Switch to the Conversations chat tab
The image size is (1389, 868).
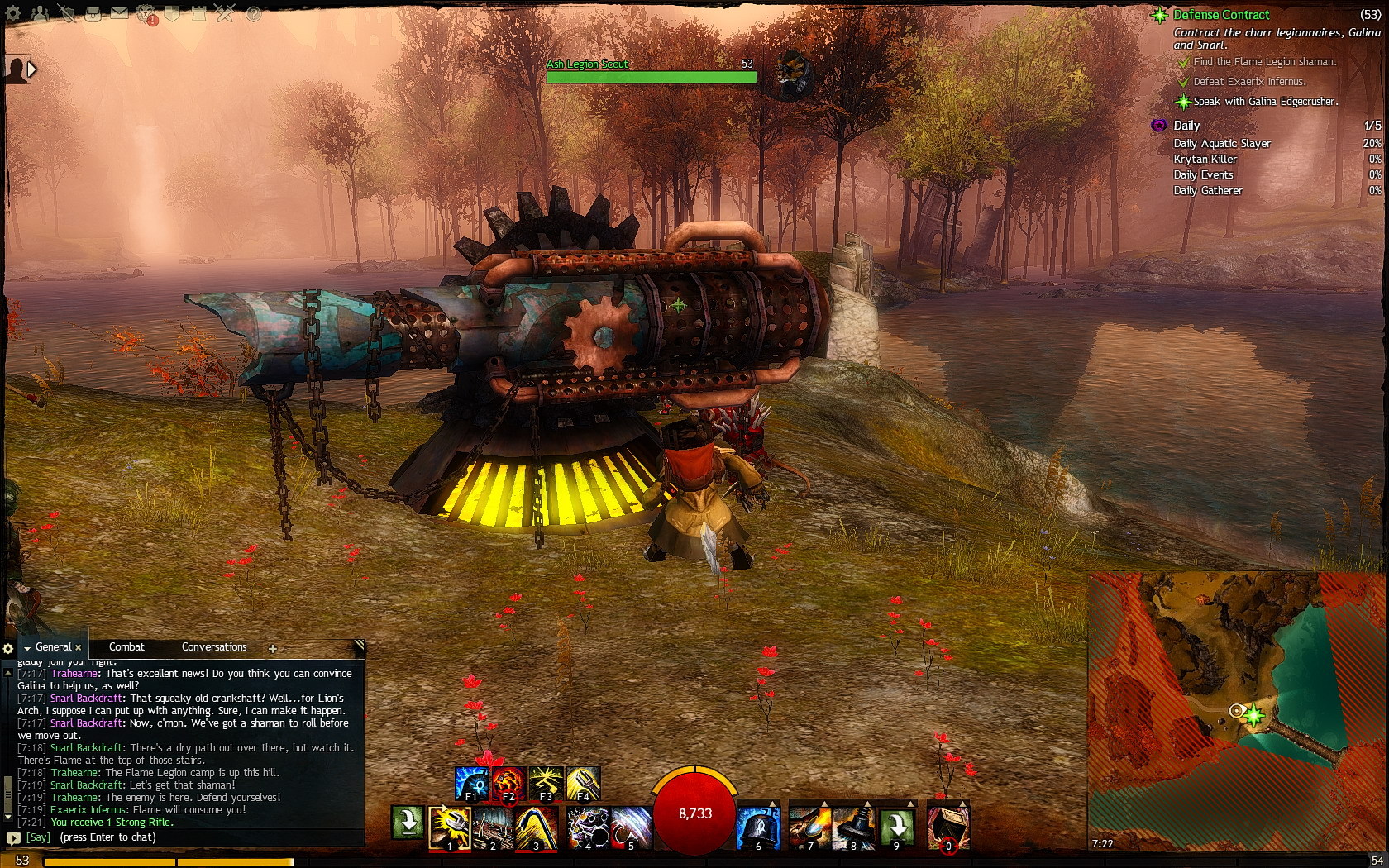pyautogui.click(x=214, y=647)
